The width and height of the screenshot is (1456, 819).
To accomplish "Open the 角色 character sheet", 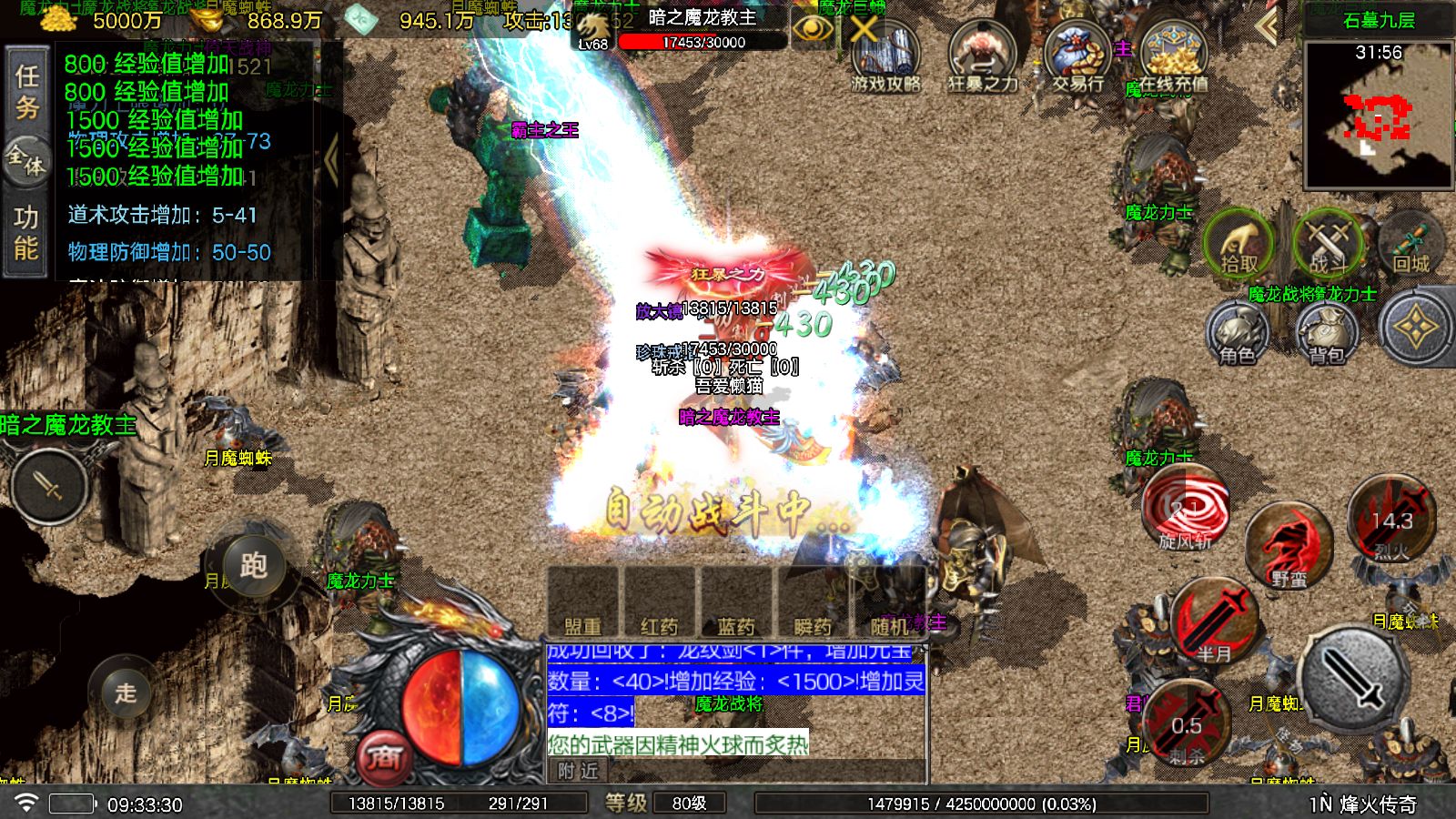I will [1237, 333].
